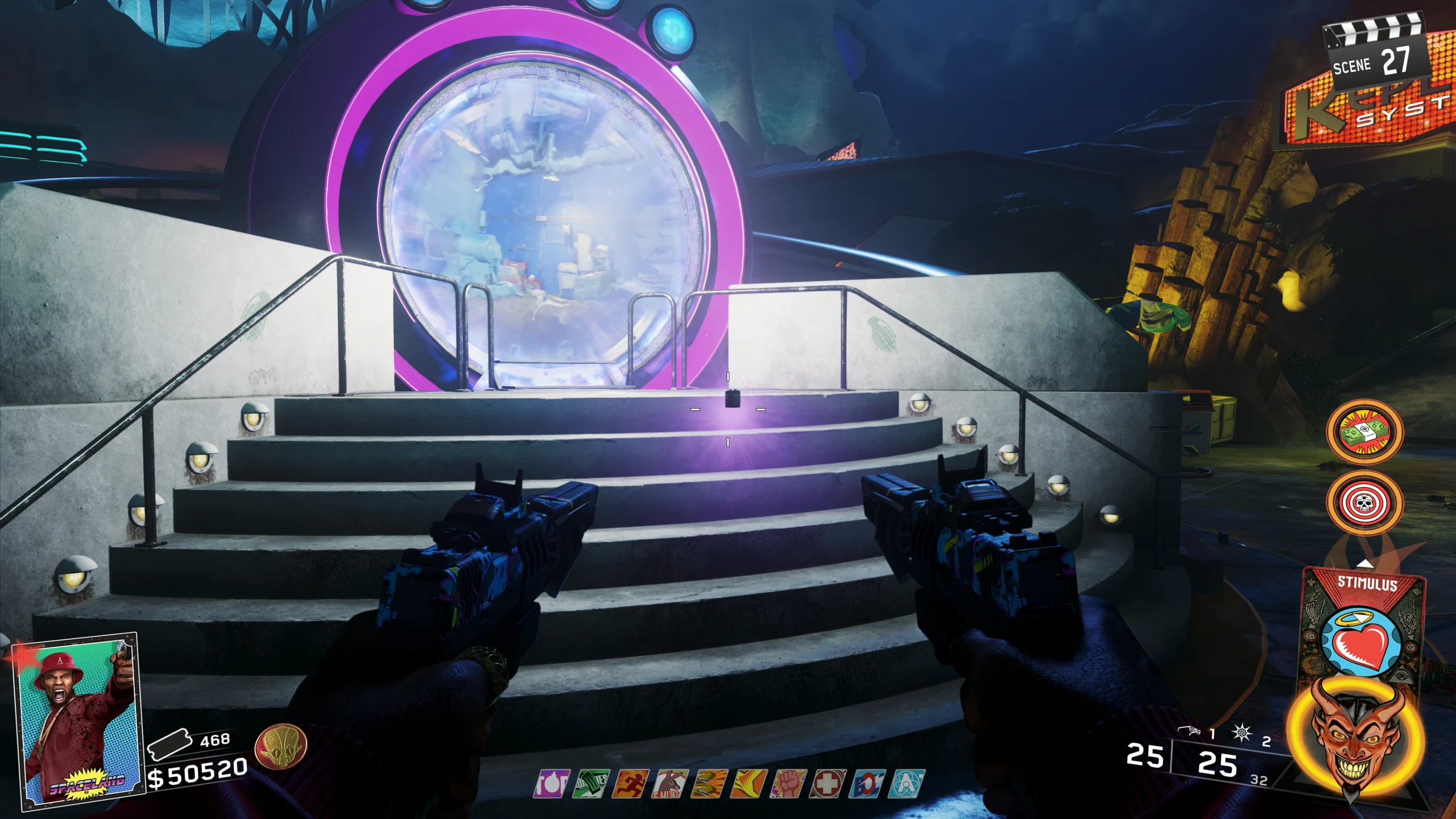This screenshot has height=819, width=1456.
Task: Select the kangaroo mule perk icon
Action: pos(670,784)
